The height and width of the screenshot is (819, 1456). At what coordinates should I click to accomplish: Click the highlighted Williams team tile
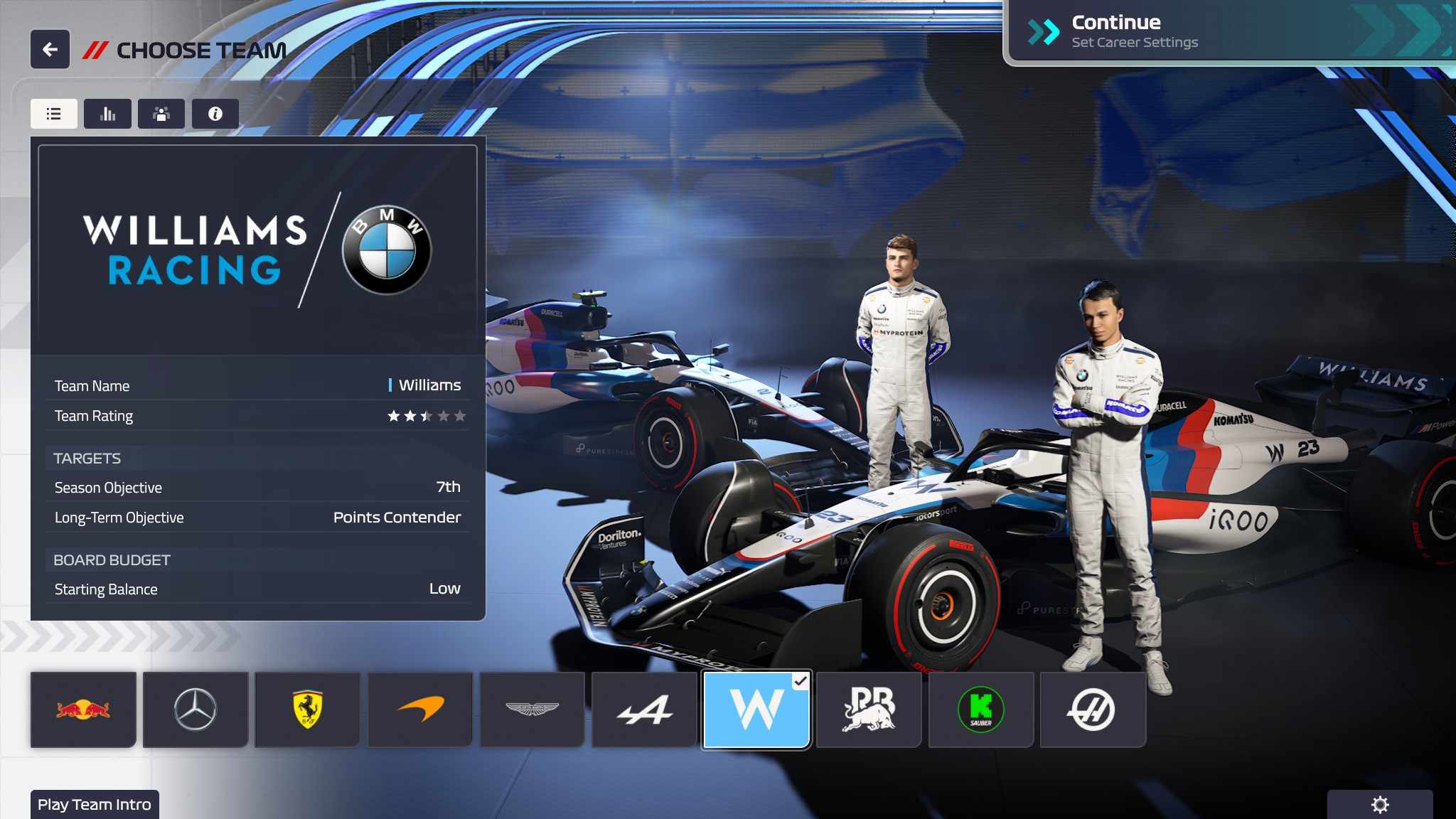[x=756, y=710]
